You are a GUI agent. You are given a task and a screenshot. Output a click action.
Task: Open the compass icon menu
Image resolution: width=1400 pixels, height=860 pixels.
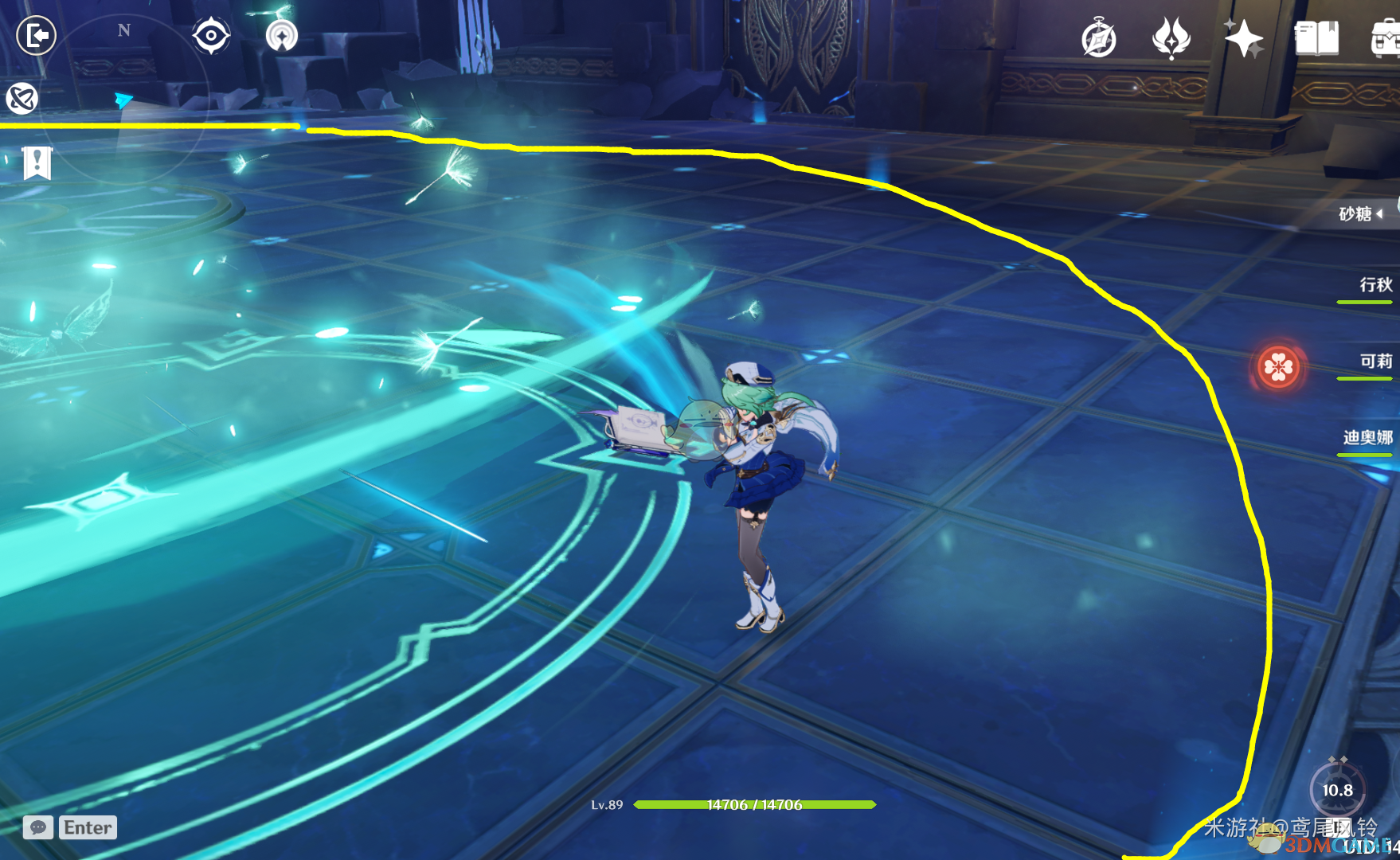tap(1099, 38)
